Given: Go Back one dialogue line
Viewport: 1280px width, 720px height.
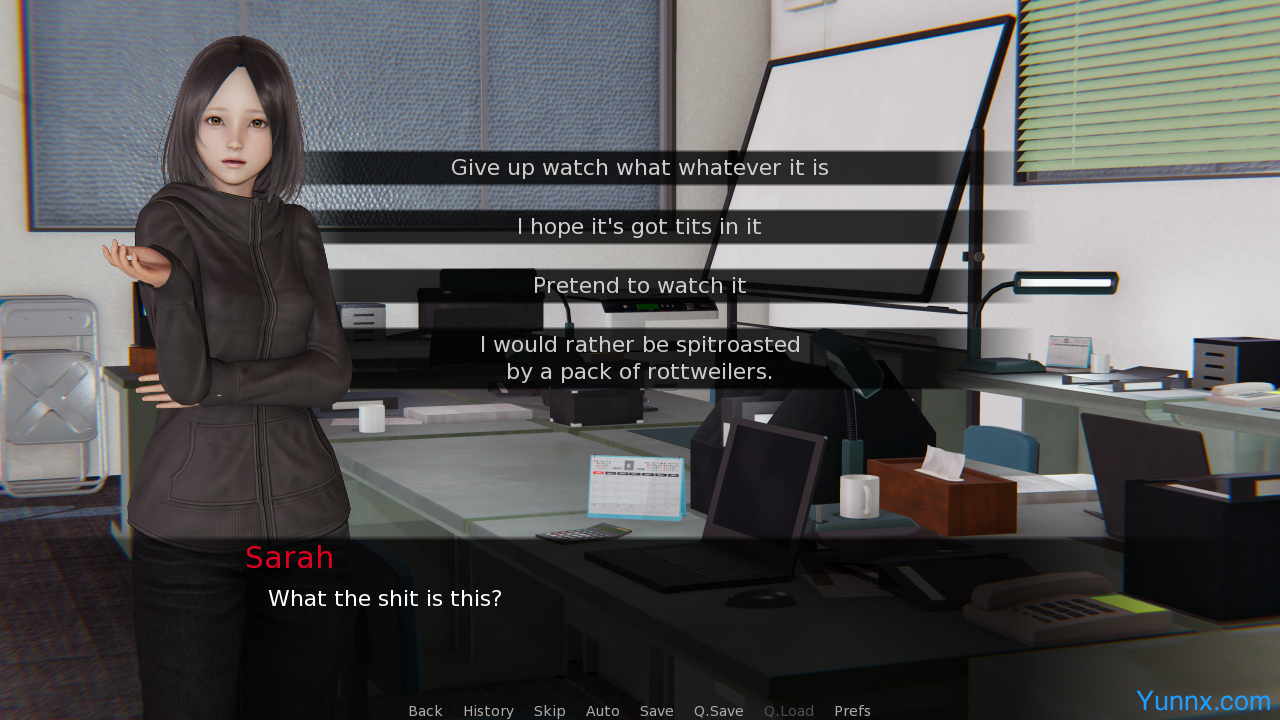Looking at the screenshot, I should [x=425, y=711].
